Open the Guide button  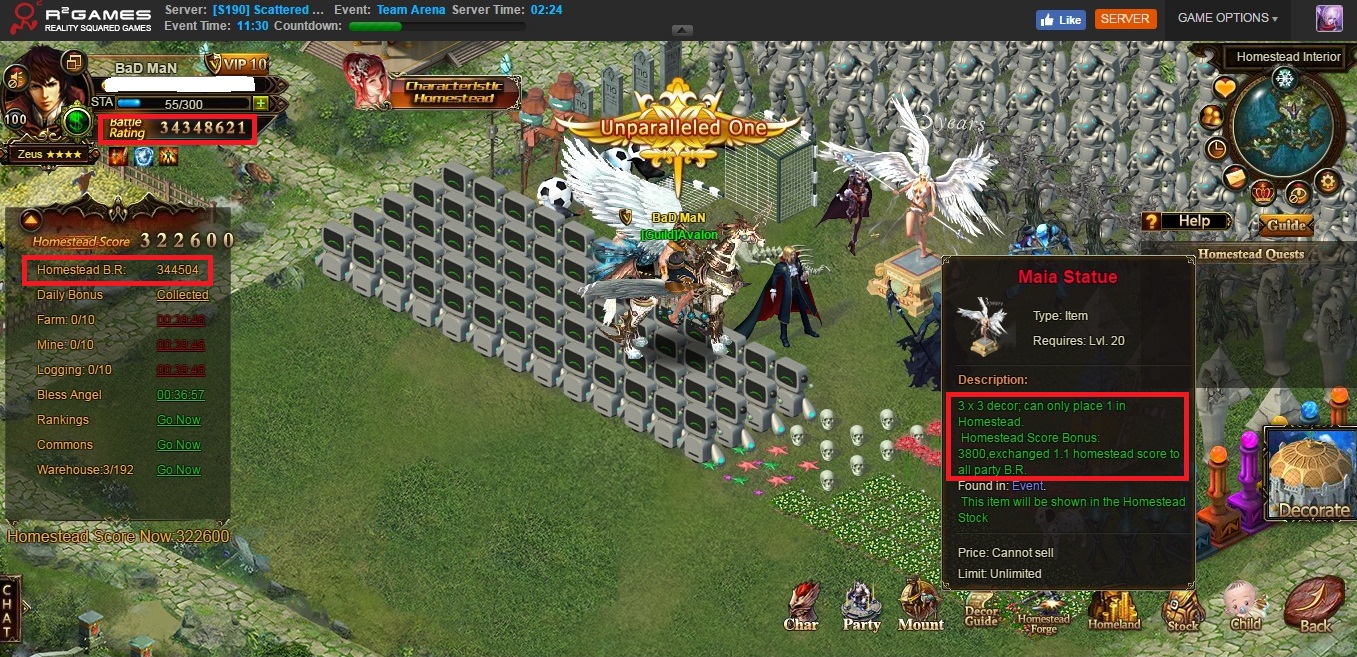tap(1286, 225)
